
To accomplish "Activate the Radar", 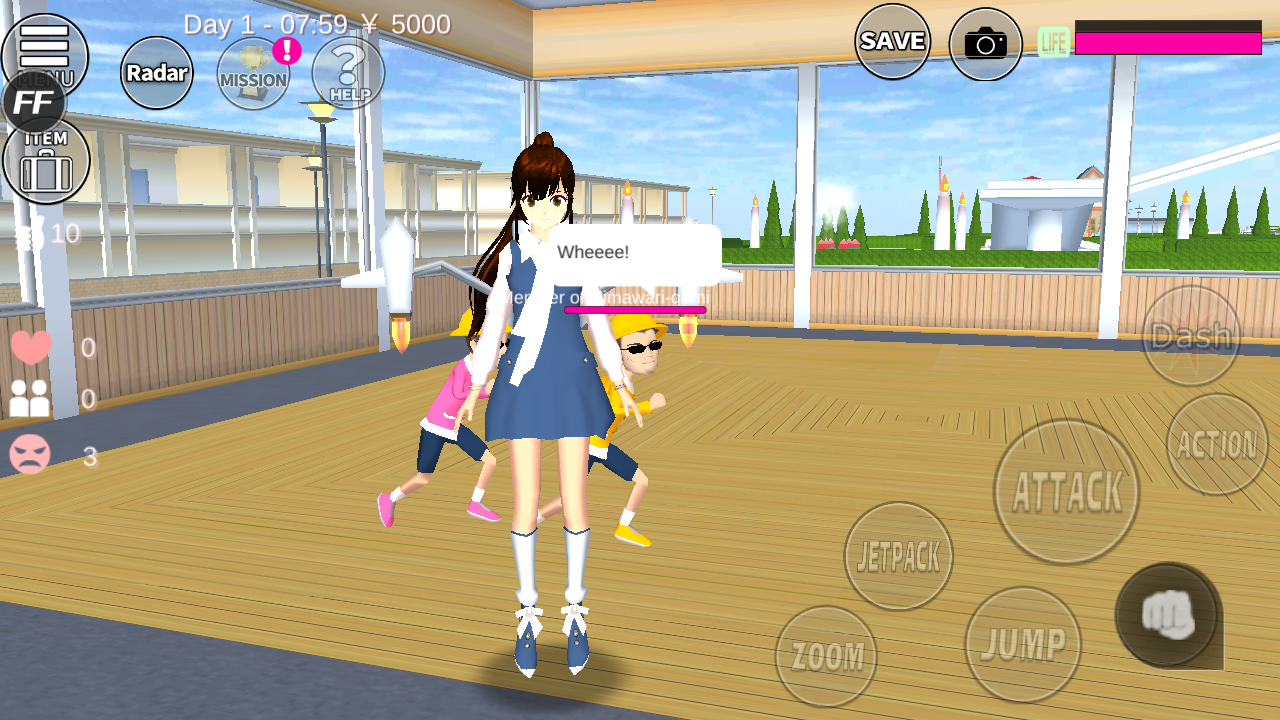I will coord(155,73).
